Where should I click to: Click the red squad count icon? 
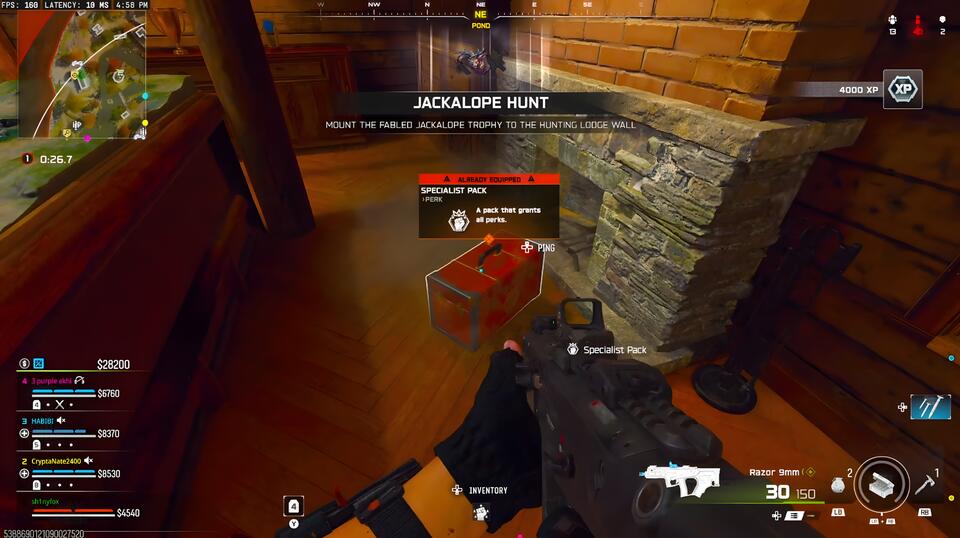tap(917, 24)
